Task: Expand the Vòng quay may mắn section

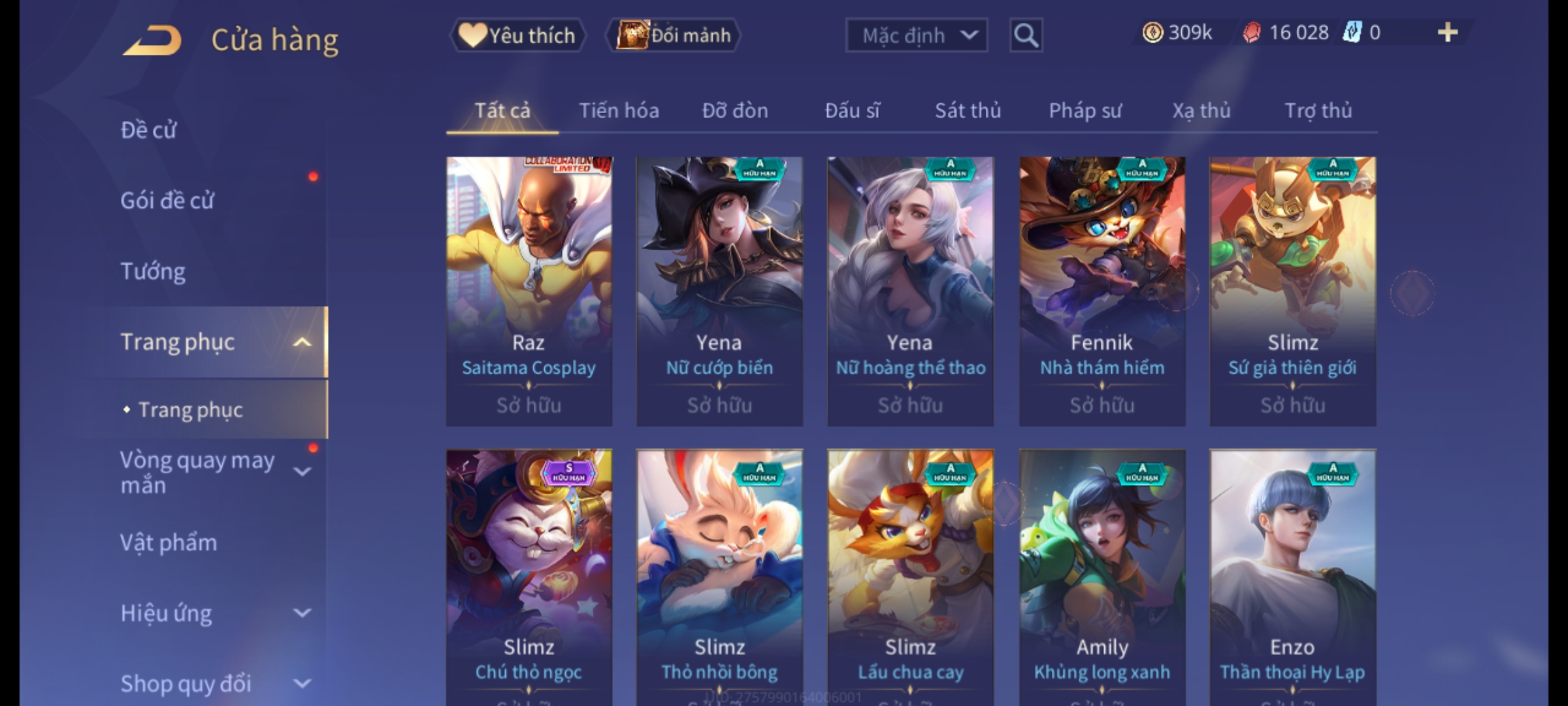Action: tap(302, 471)
